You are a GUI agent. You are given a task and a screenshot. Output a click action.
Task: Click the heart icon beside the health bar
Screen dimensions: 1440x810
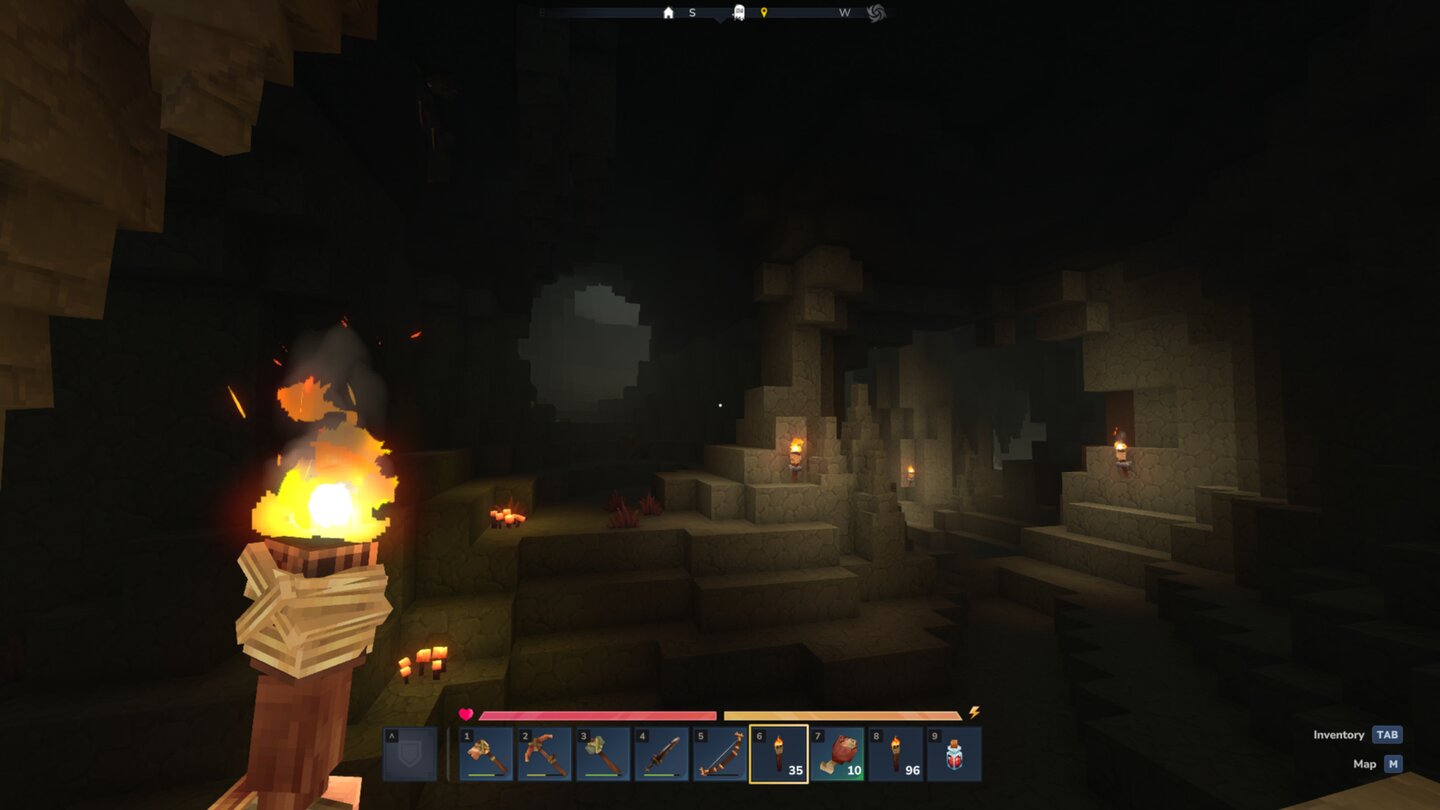coord(464,714)
